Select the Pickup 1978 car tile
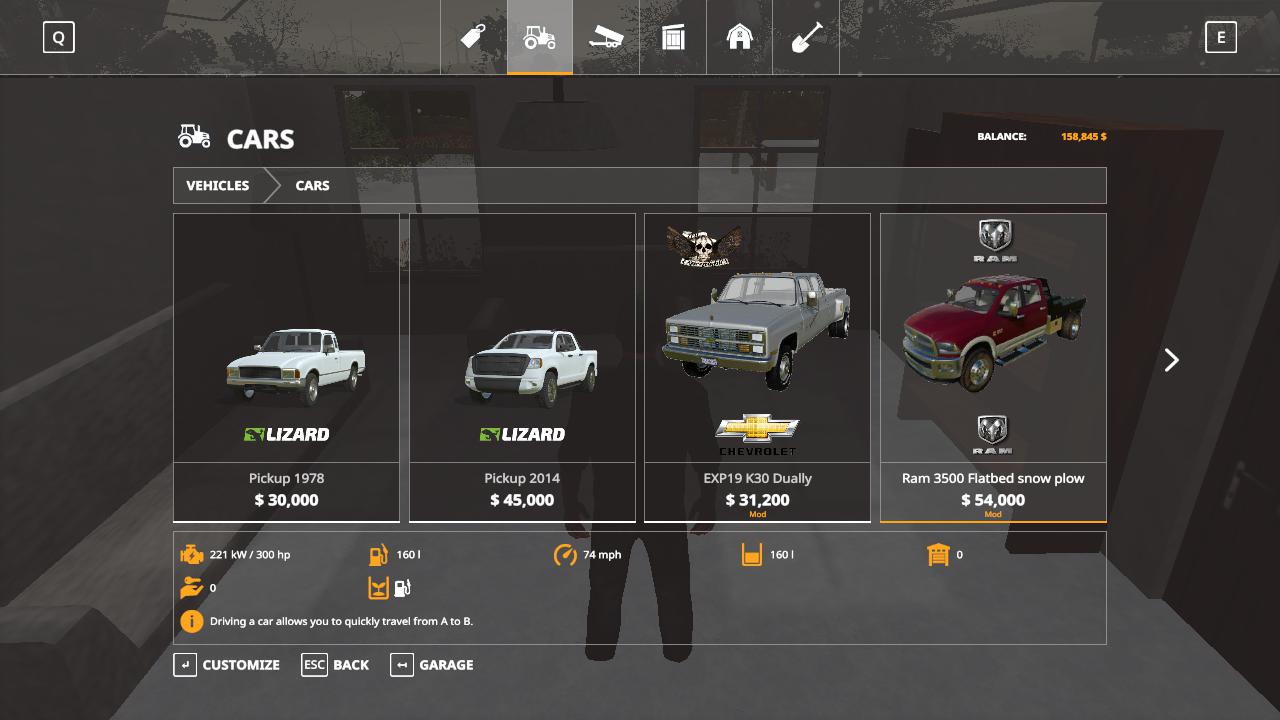1280x720 pixels. 286,367
